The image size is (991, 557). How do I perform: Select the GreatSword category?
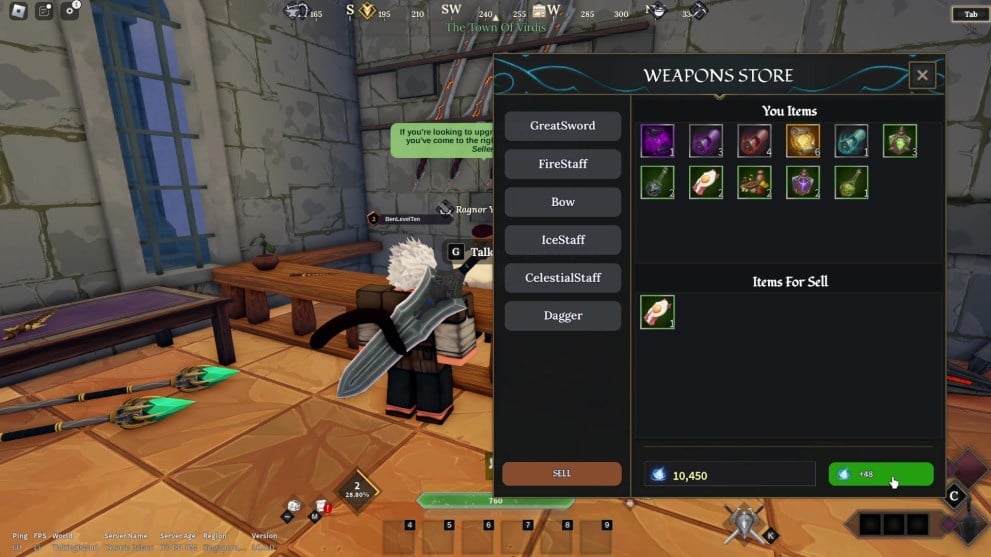click(562, 126)
